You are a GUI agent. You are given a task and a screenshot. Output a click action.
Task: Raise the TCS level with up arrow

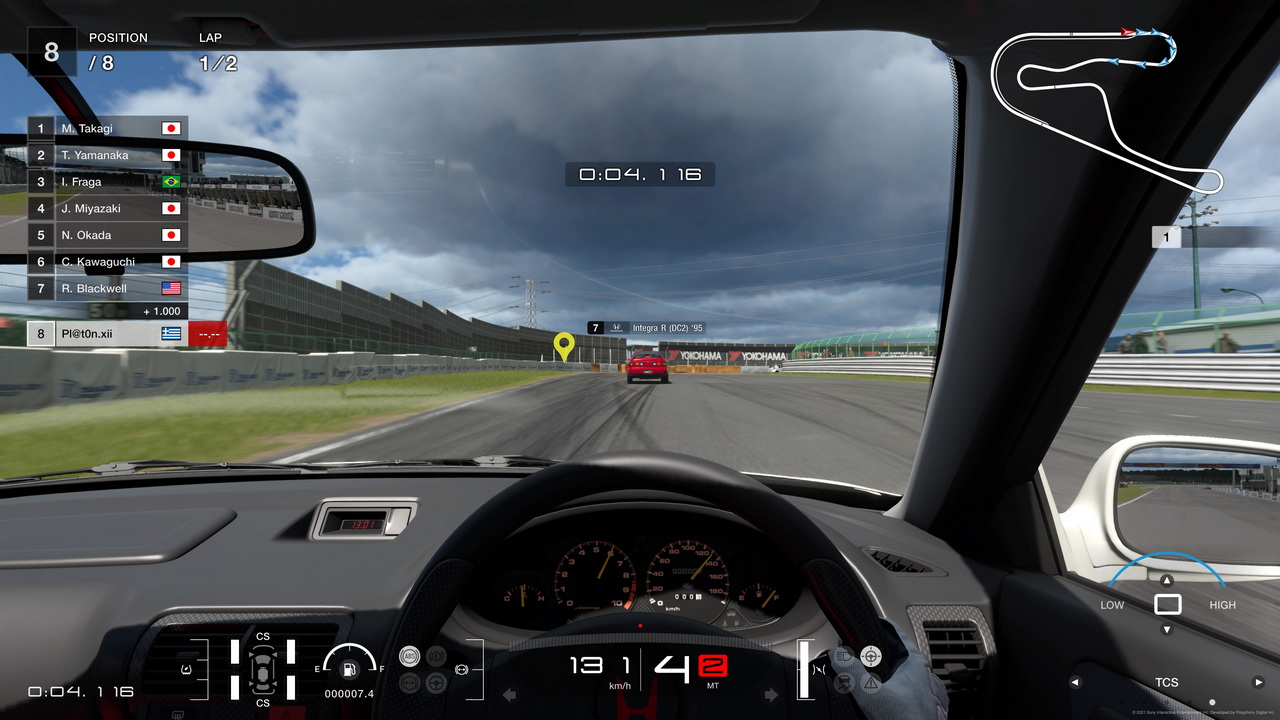(1167, 580)
